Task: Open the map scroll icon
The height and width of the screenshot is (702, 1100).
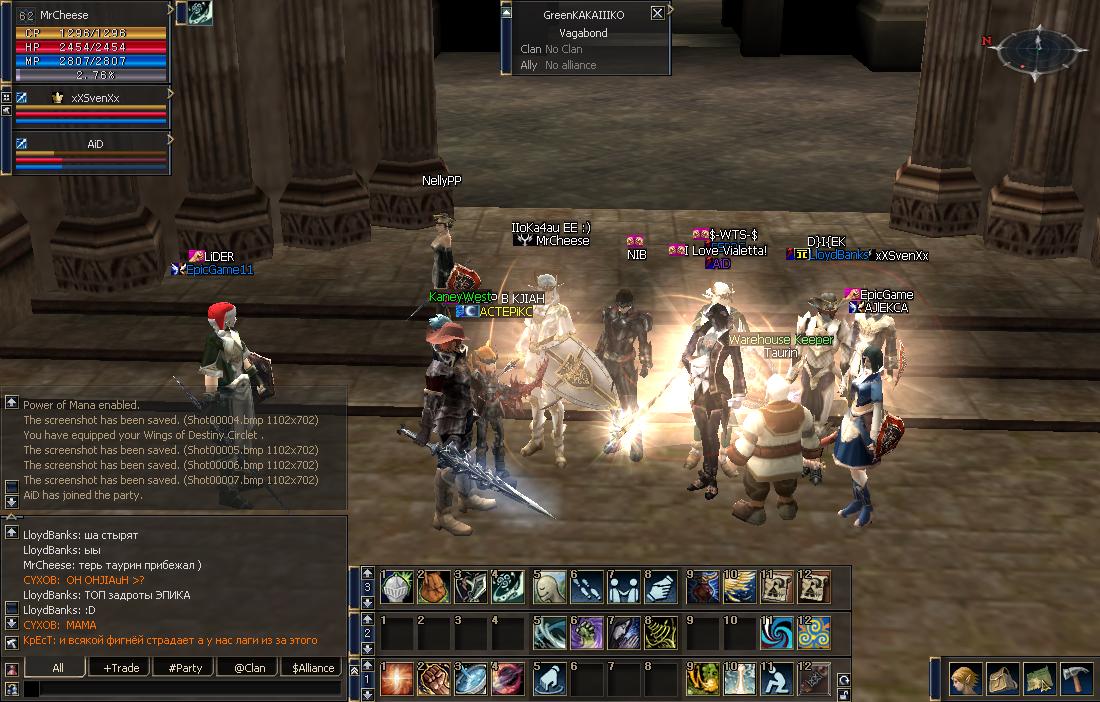Action: point(1040,680)
